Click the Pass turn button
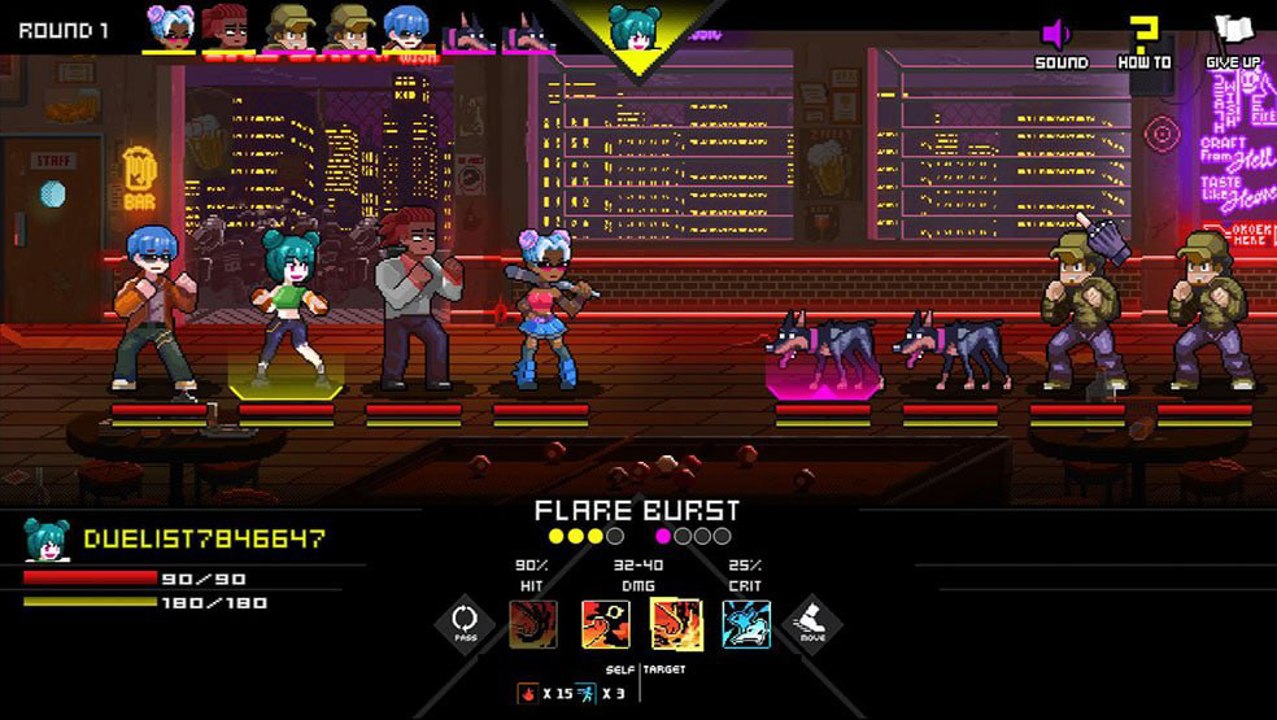The image size is (1277, 720). (465, 624)
